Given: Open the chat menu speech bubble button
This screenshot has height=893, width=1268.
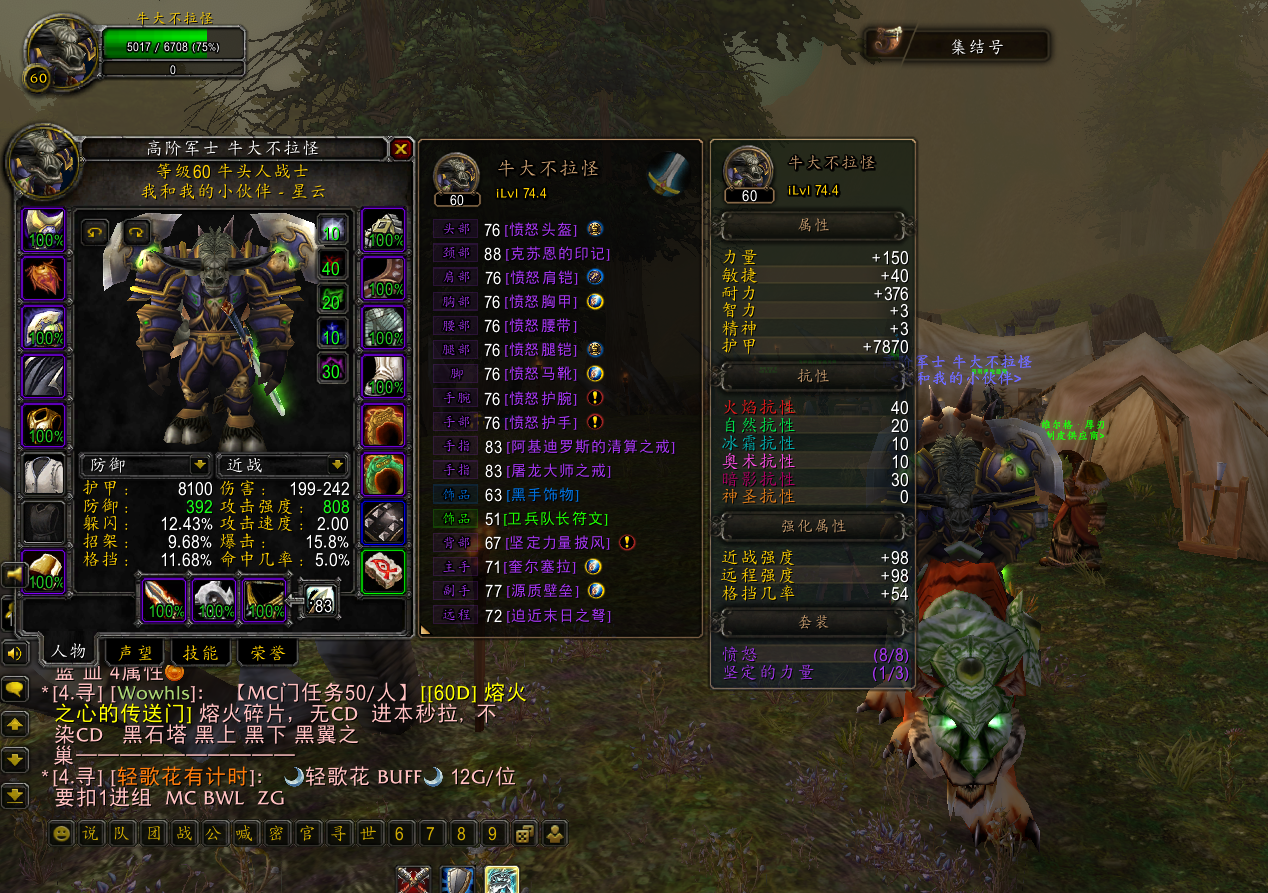Looking at the screenshot, I should tap(14, 689).
